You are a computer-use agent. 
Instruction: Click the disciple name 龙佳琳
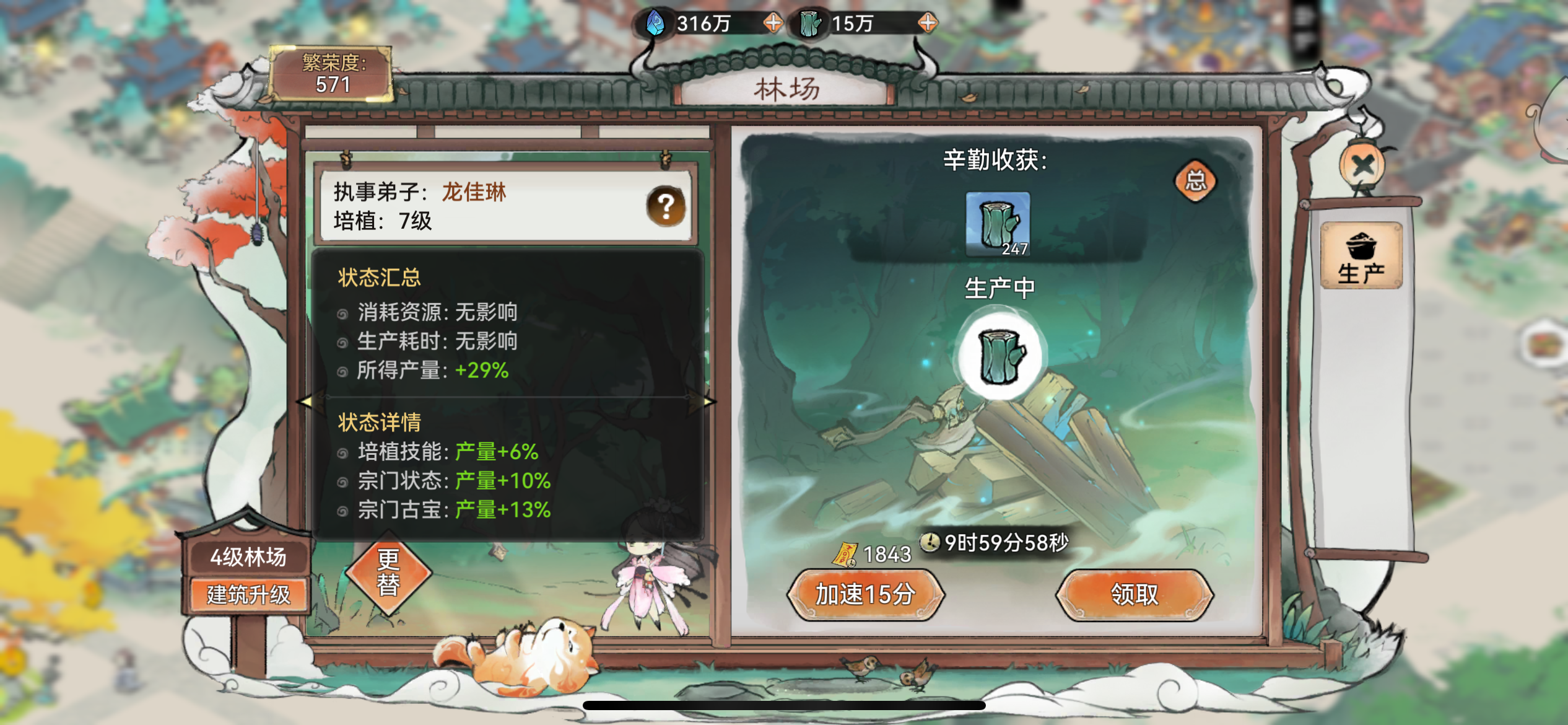[x=474, y=192]
